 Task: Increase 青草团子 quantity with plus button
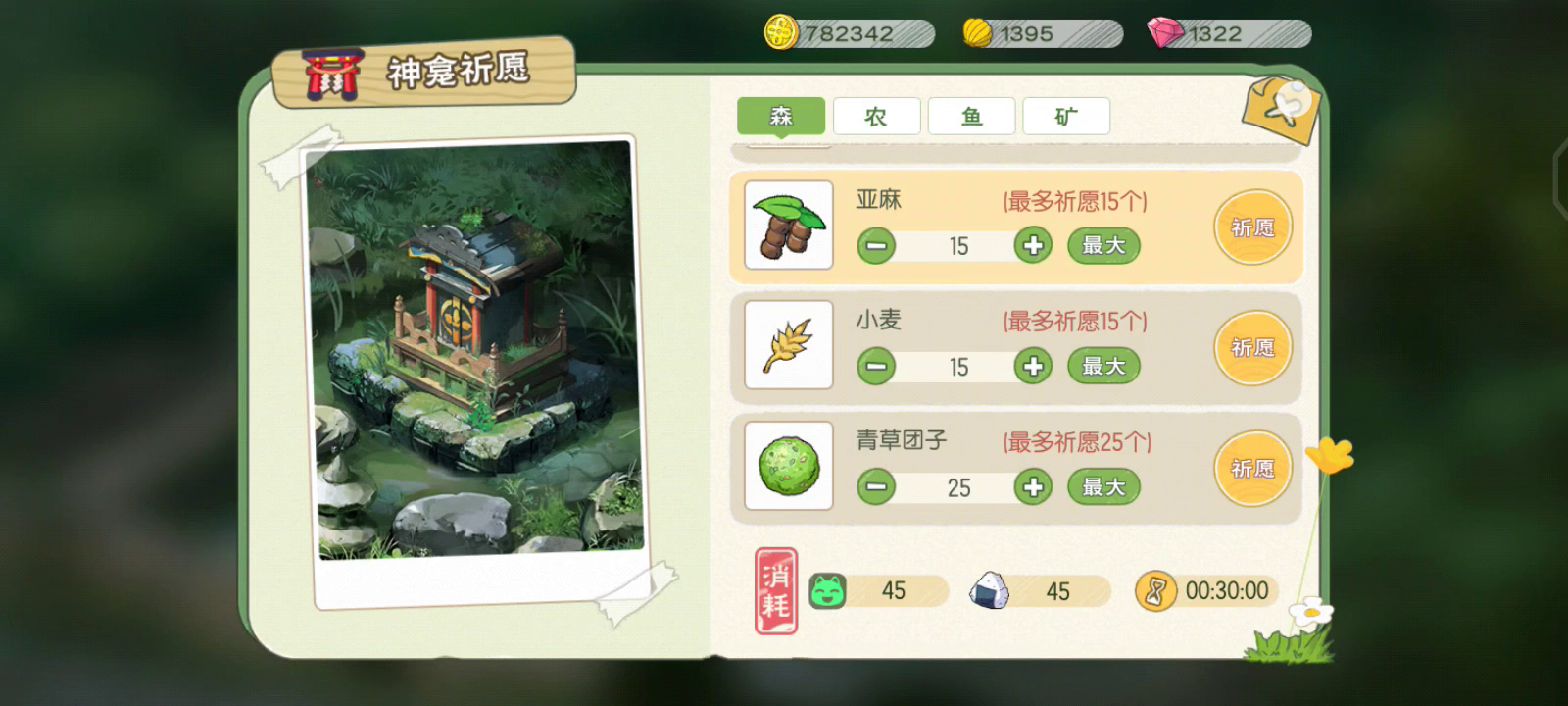[x=1032, y=486]
